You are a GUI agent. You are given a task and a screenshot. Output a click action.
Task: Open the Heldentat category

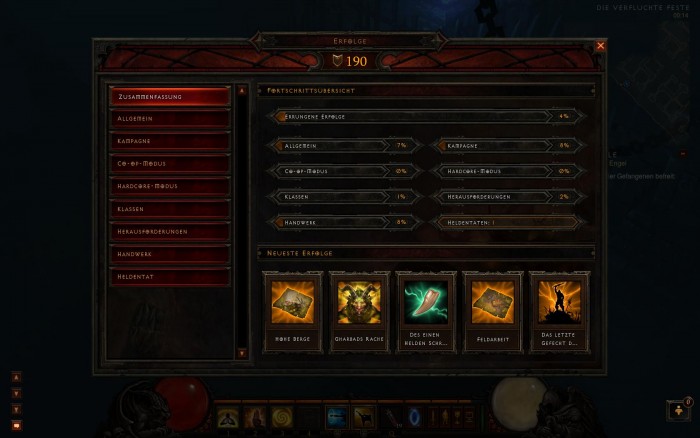[x=170, y=276]
